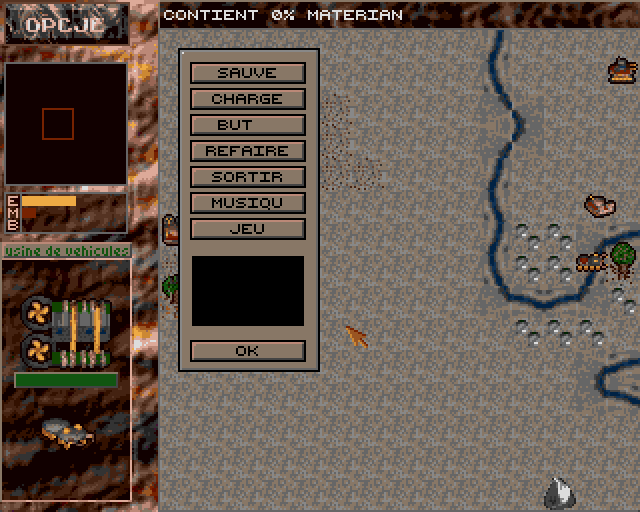Open the BUT objective entry

[247, 125]
